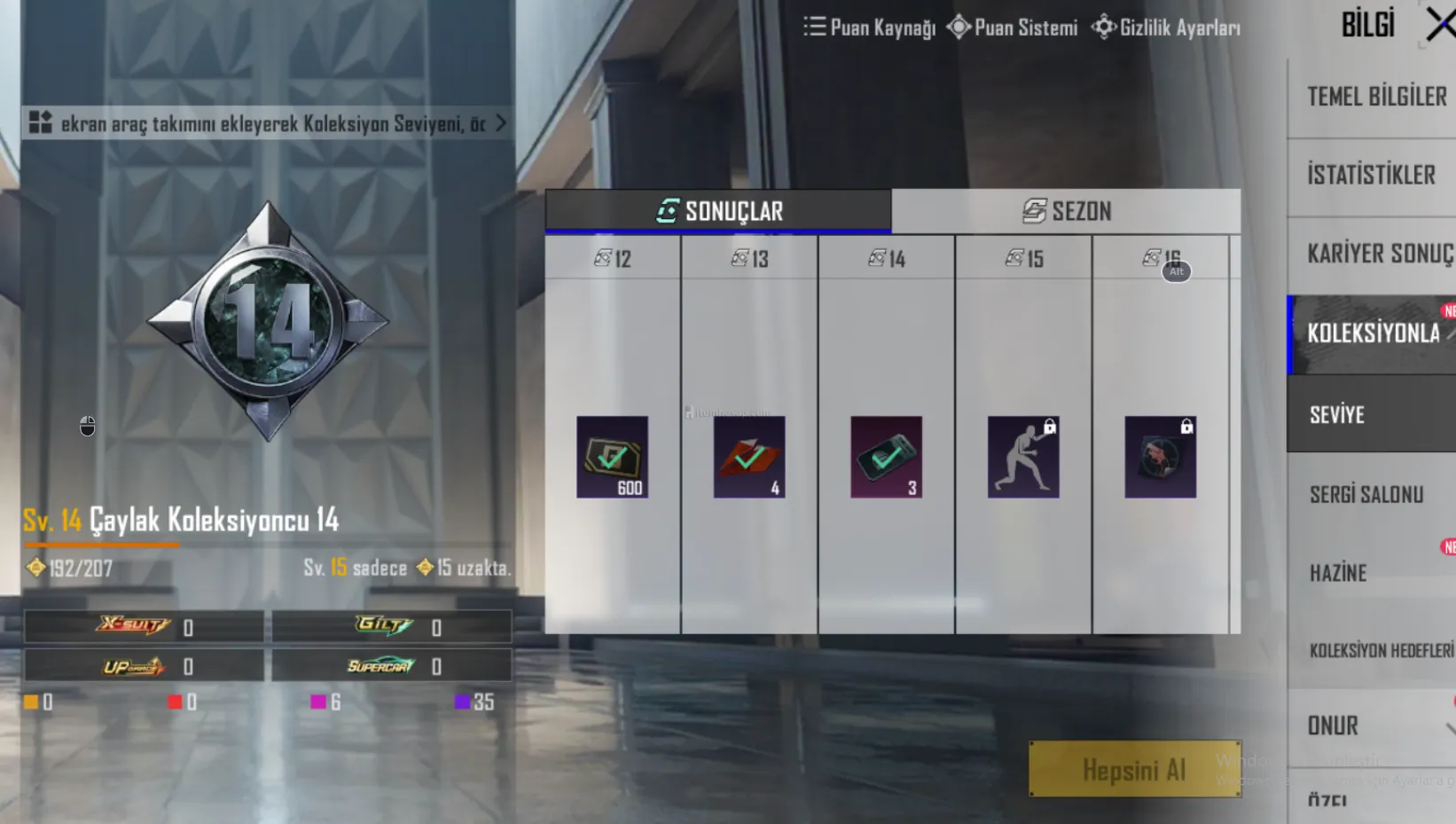
Task: Select the red level 13 reward item
Action: coord(749,457)
